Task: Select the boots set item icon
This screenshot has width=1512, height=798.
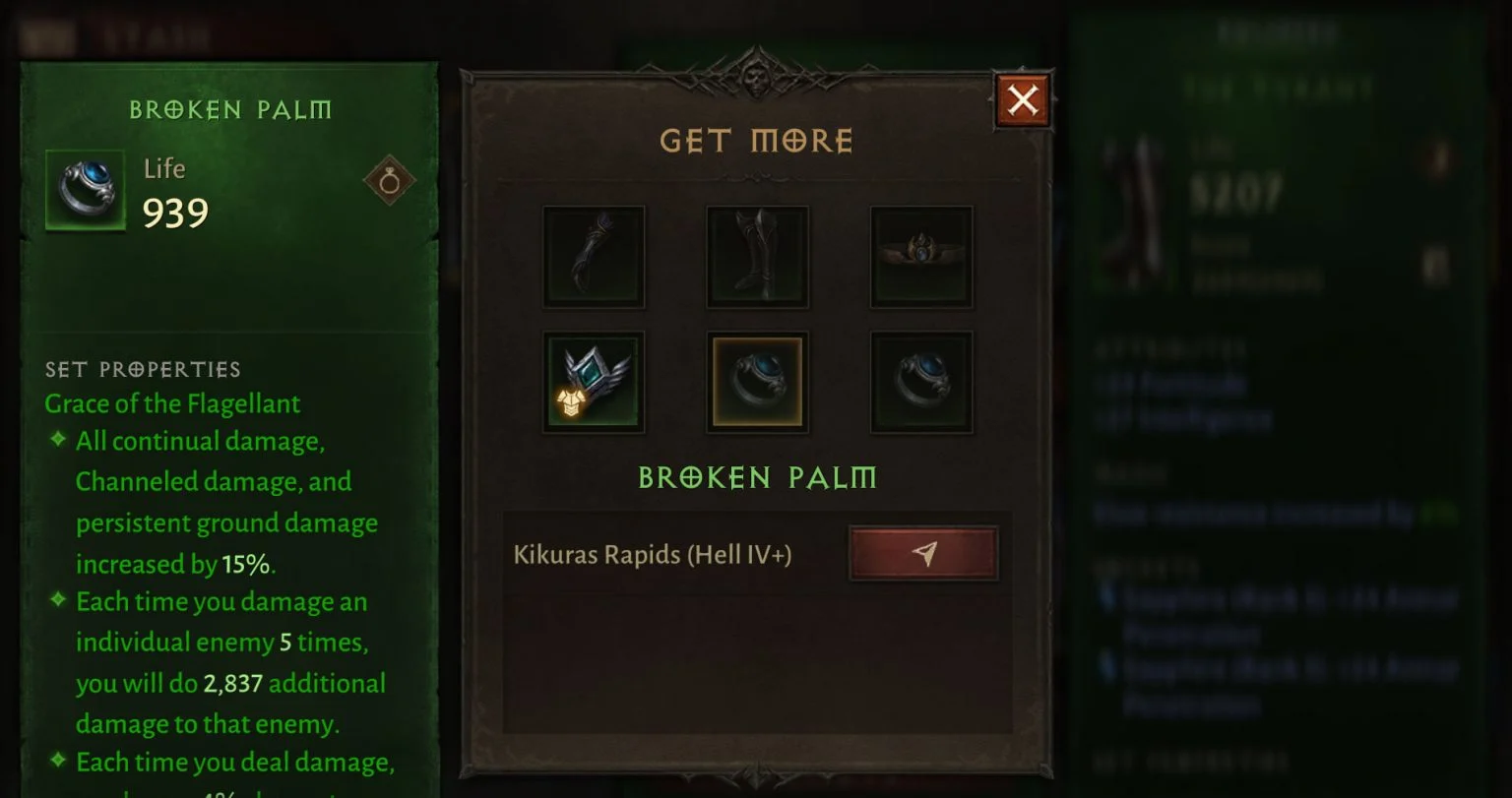Action: 757,257
